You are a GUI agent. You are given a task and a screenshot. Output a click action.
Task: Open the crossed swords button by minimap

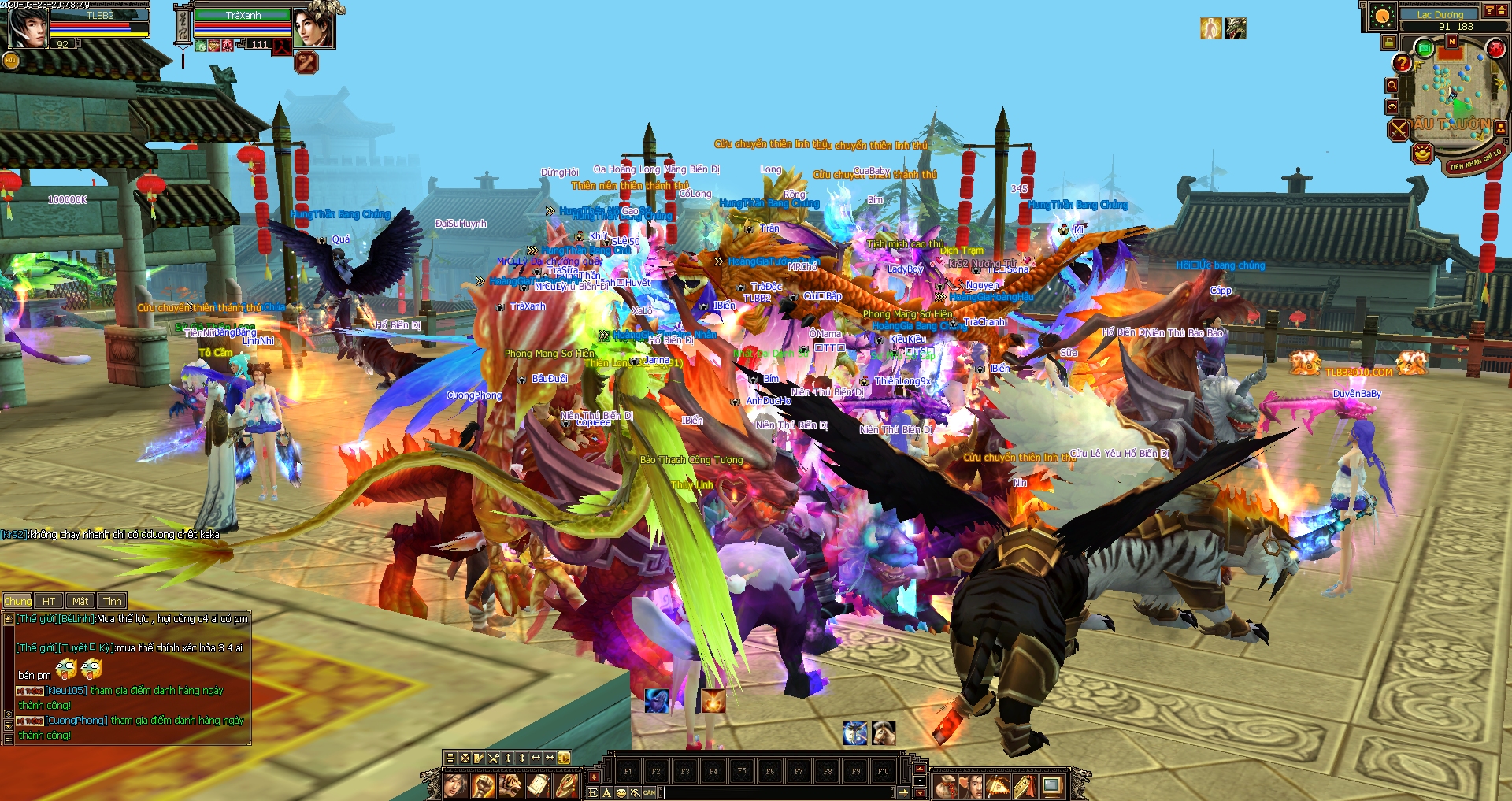(x=1399, y=129)
